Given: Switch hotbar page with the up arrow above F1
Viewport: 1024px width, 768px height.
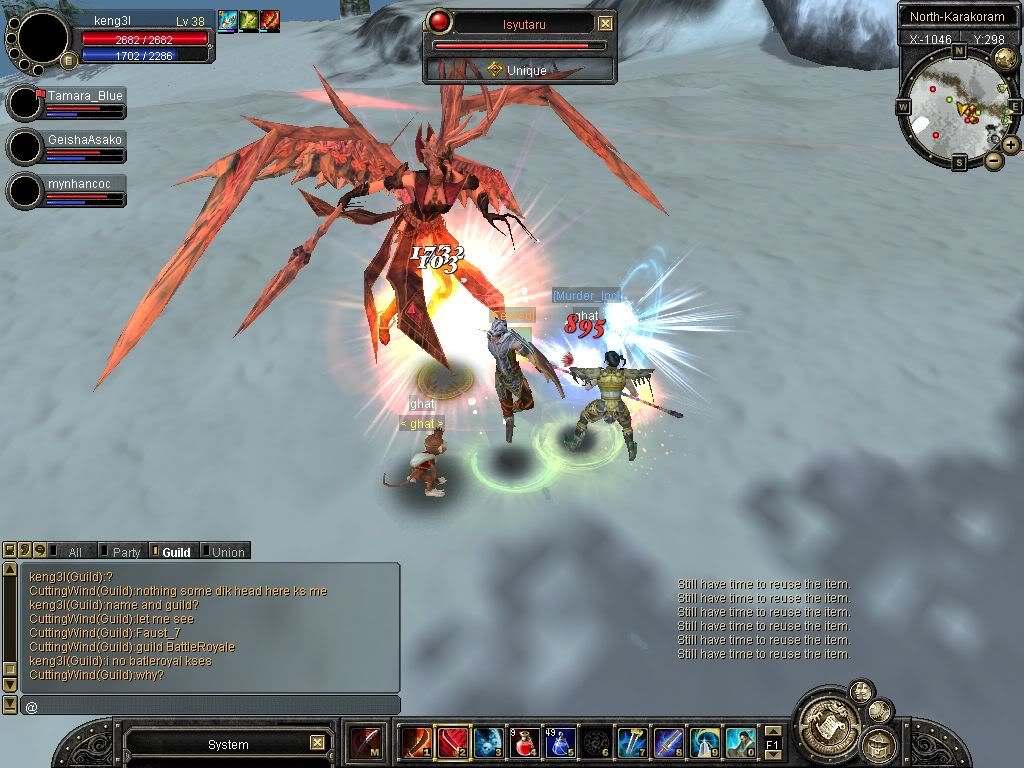Looking at the screenshot, I should pos(772,733).
